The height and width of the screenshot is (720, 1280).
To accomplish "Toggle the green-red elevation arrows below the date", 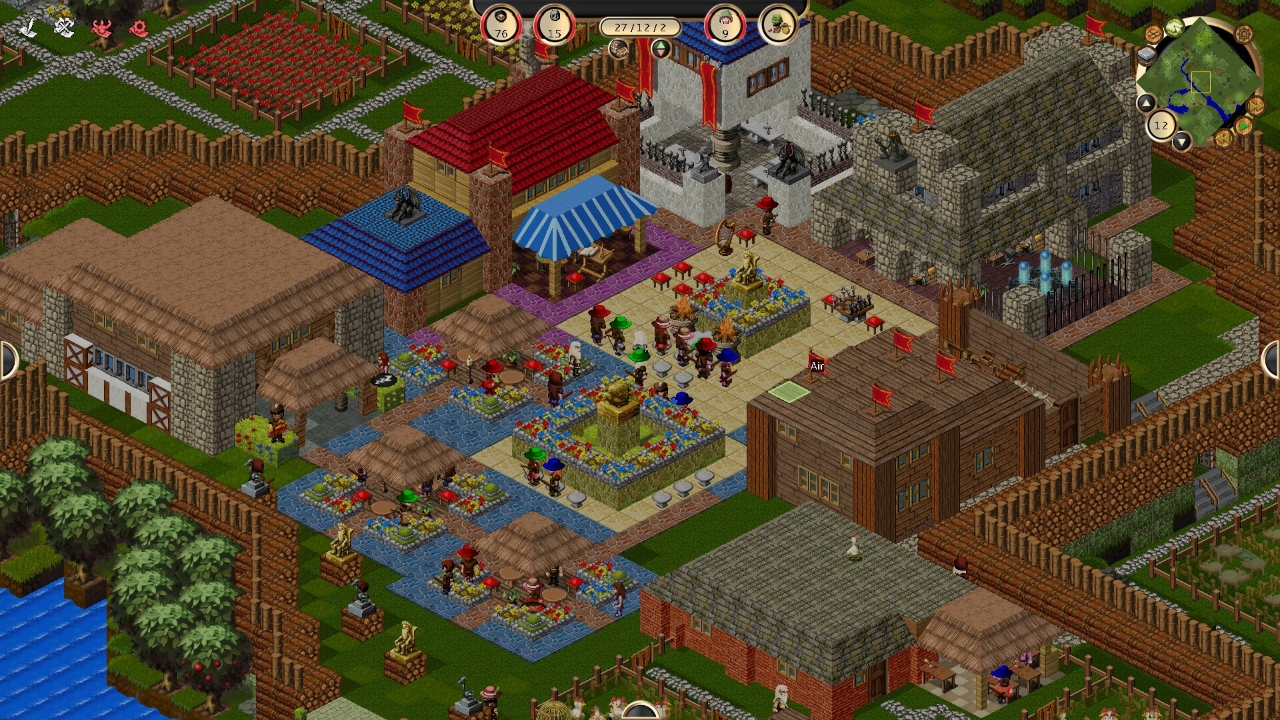I will (x=662, y=49).
